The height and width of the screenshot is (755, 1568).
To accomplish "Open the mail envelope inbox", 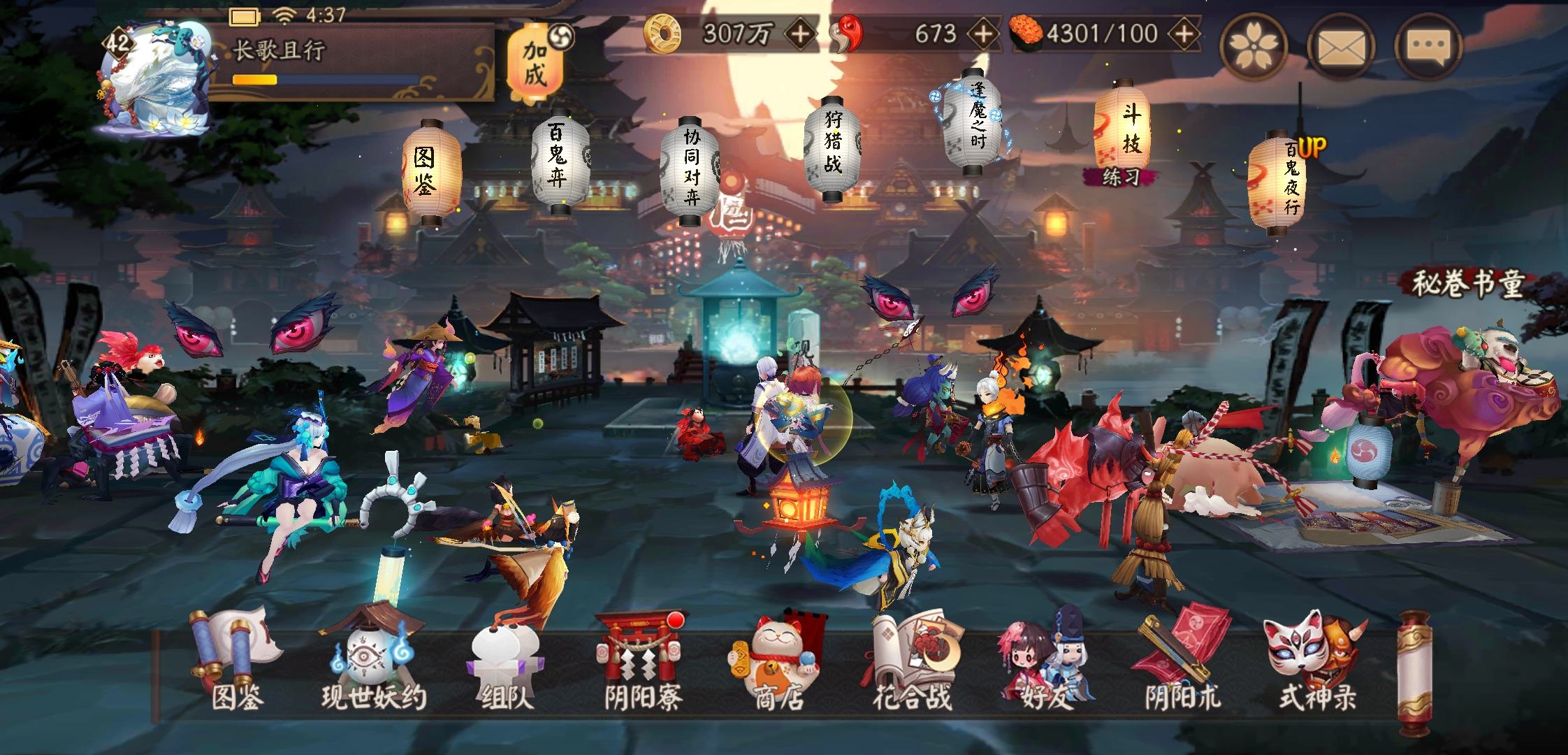I will pos(1341,46).
